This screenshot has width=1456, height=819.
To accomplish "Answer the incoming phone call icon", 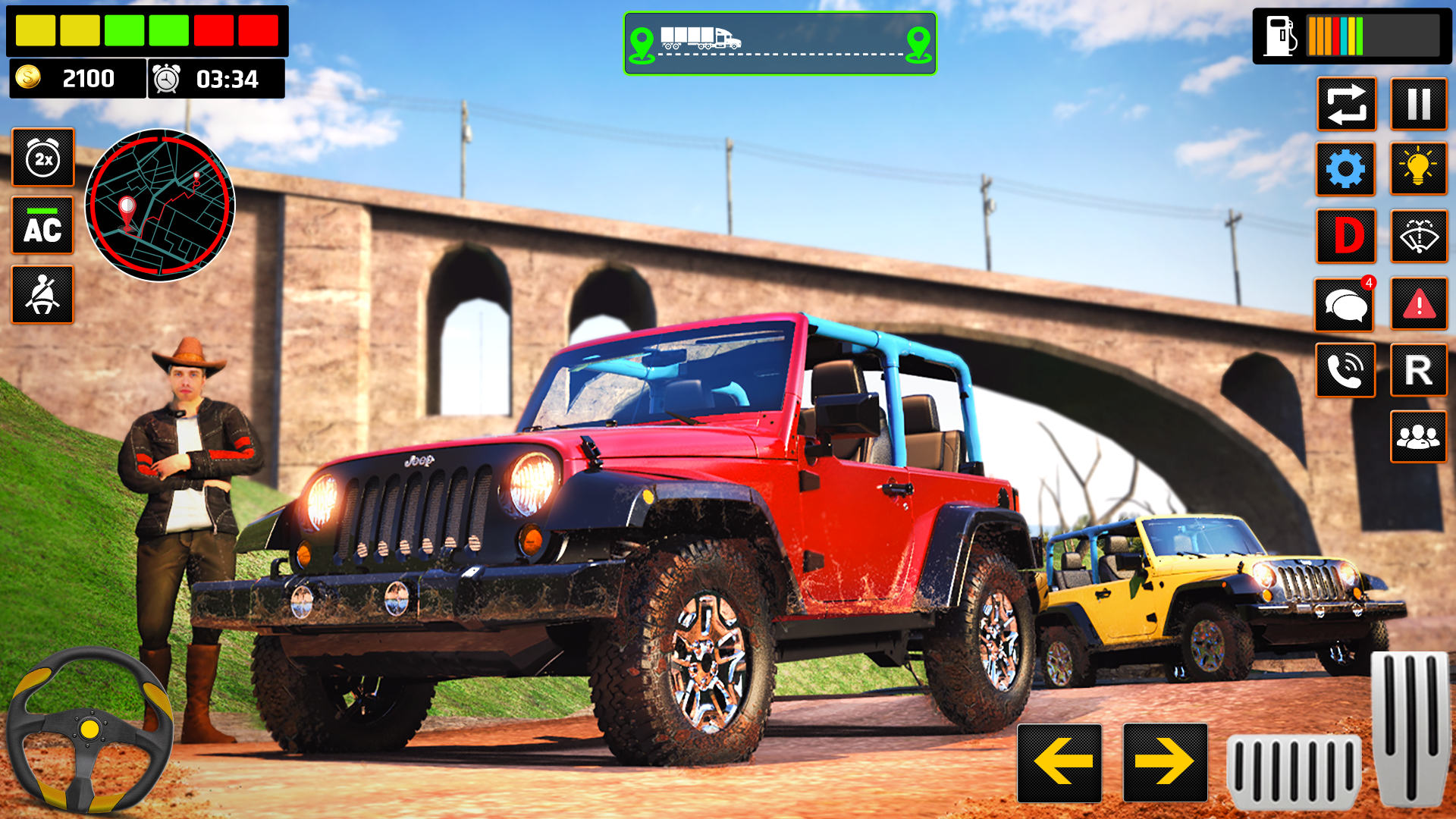I will coord(1345,370).
